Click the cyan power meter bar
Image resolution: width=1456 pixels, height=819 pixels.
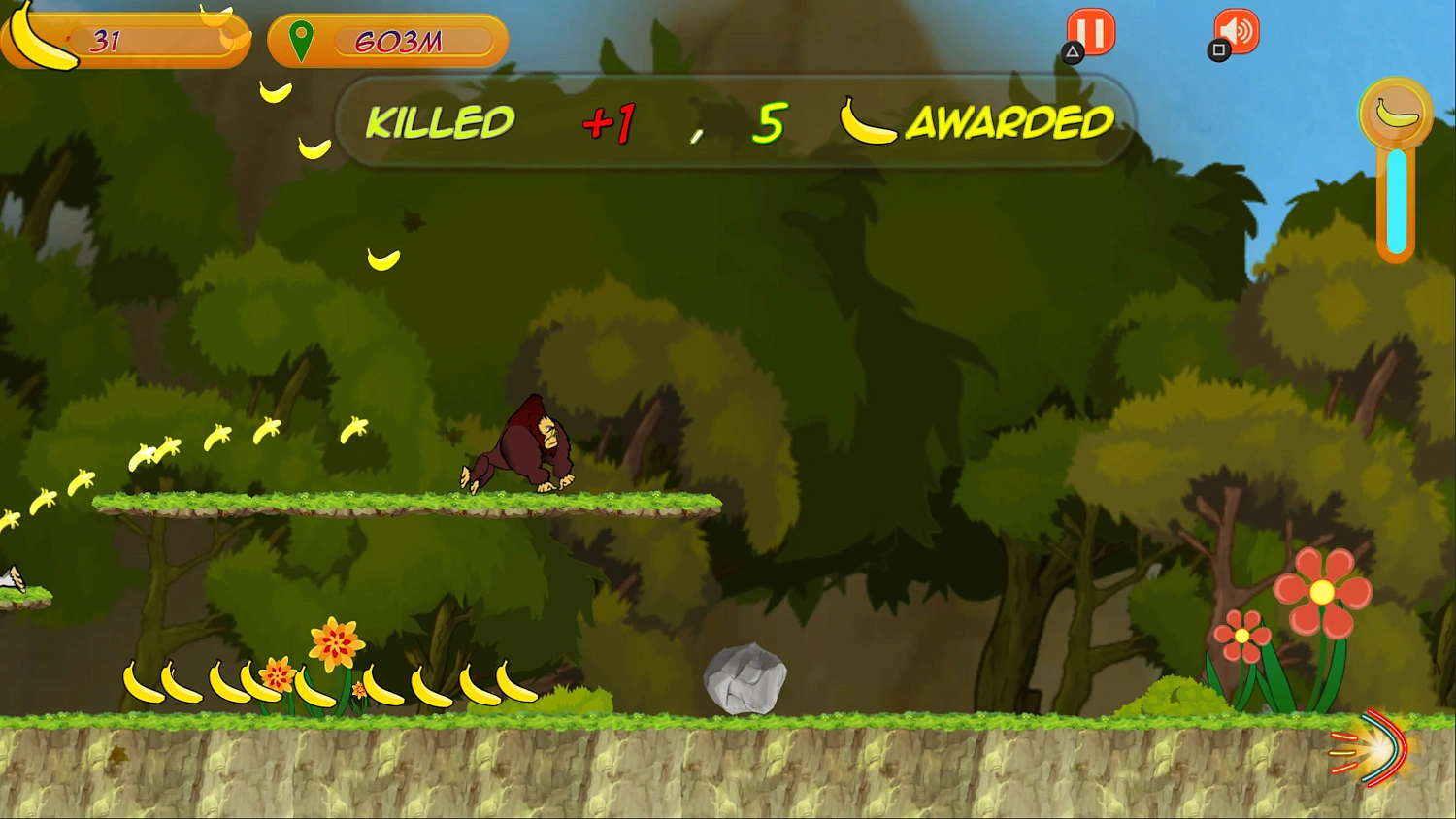[1395, 199]
